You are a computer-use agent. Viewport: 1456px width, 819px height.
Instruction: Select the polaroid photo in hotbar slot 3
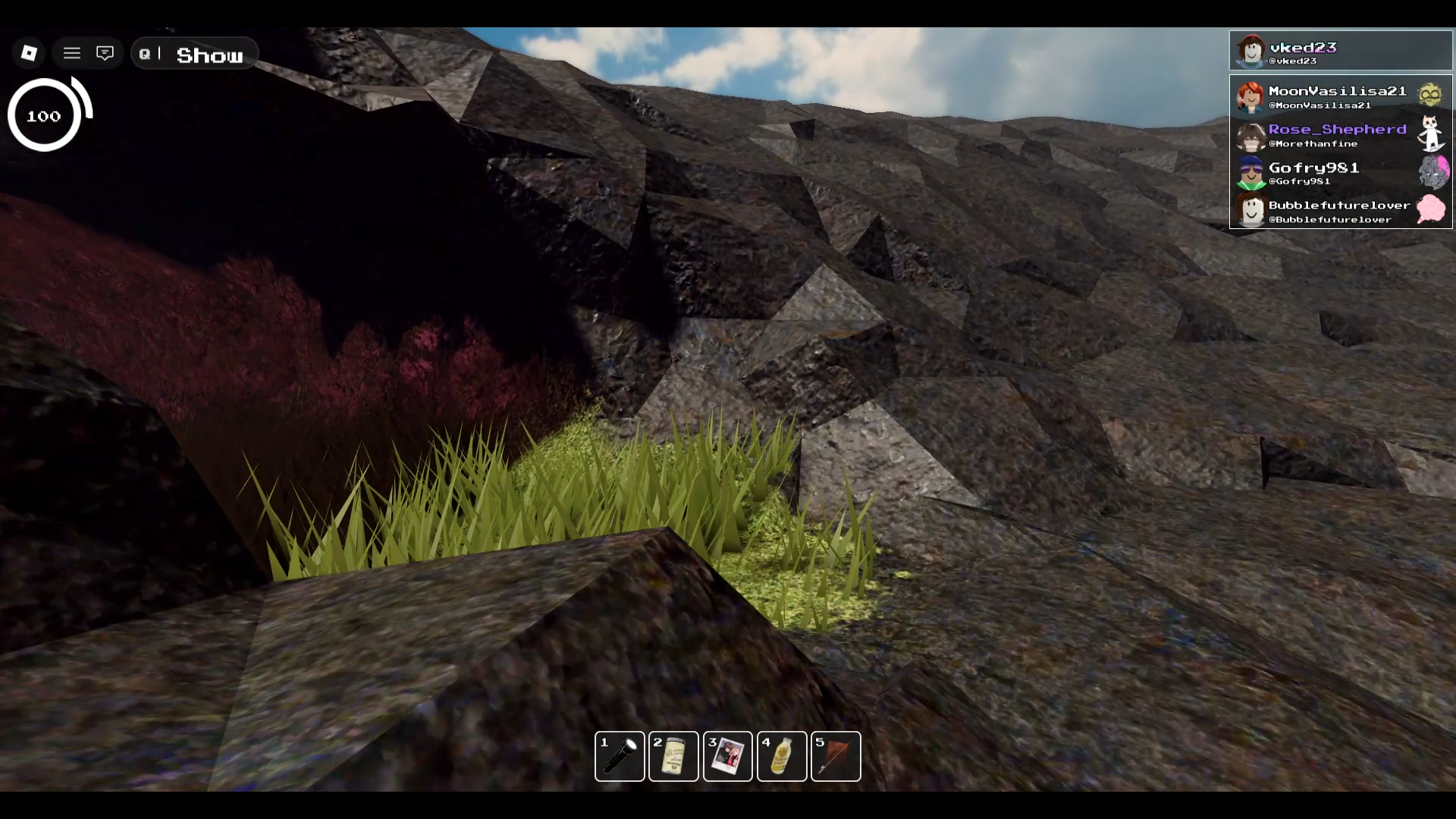(727, 756)
